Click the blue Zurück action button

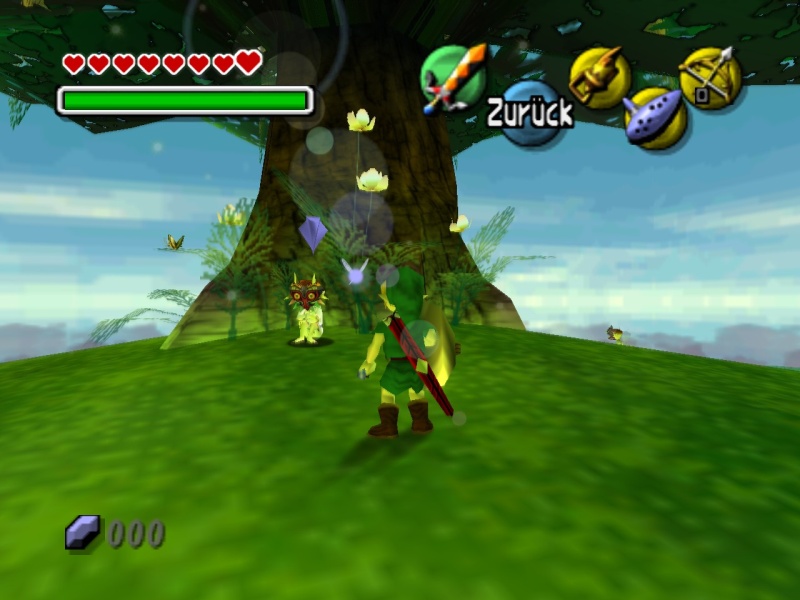coord(531,114)
